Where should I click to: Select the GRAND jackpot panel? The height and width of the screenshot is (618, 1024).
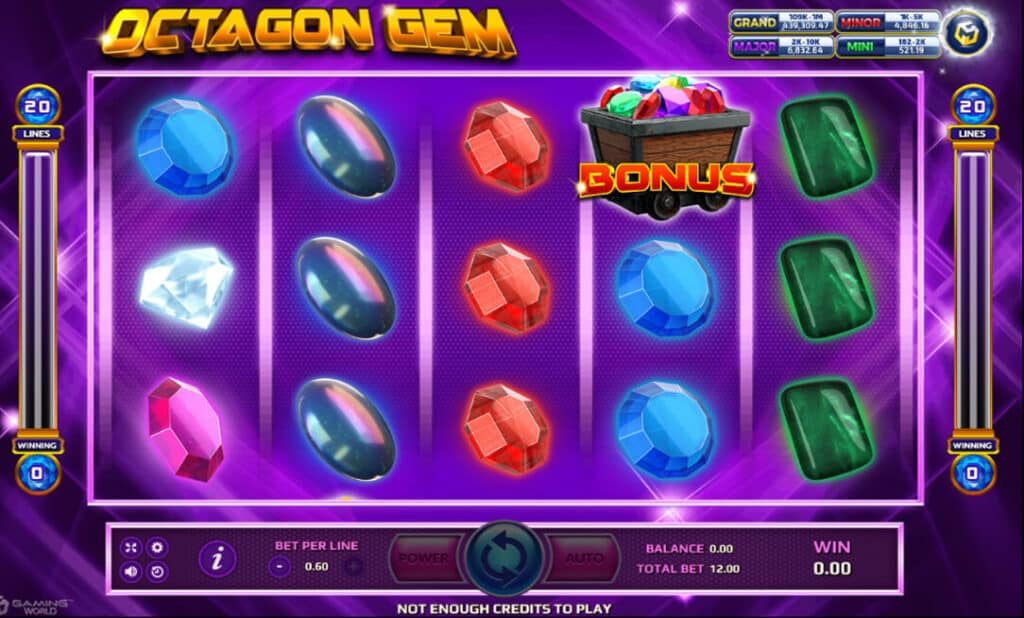pos(779,22)
